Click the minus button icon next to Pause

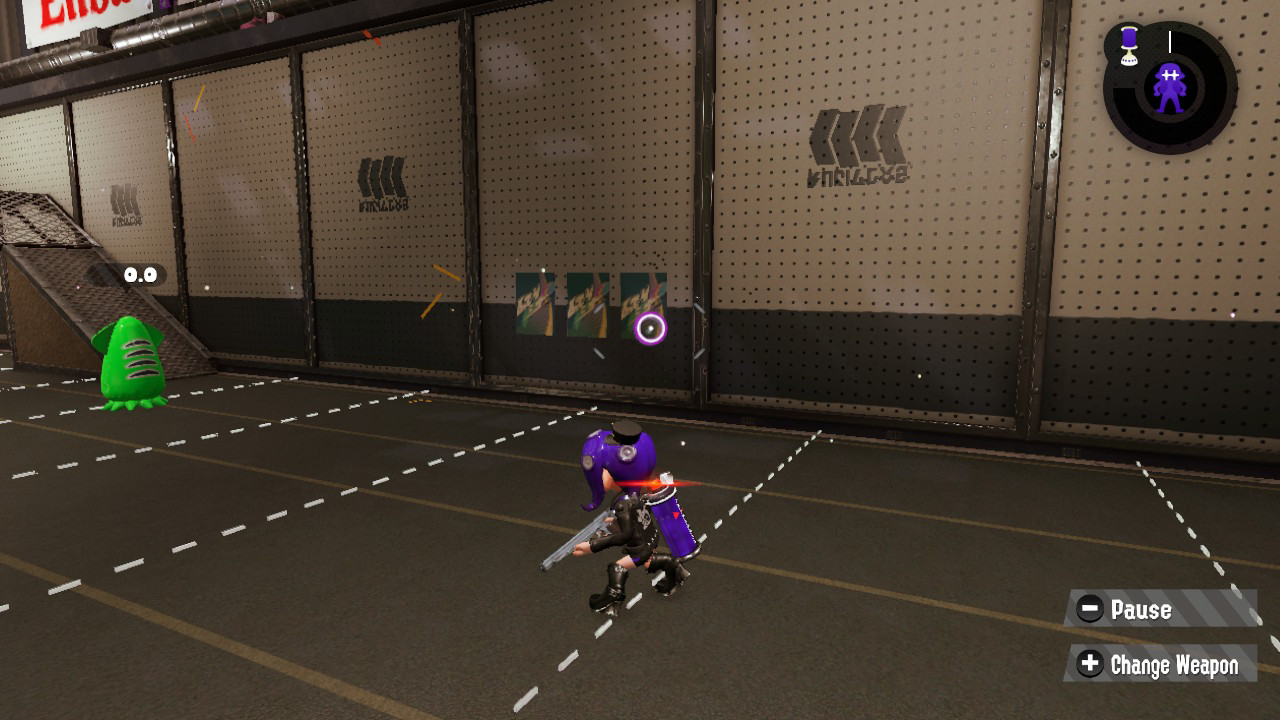click(1091, 610)
